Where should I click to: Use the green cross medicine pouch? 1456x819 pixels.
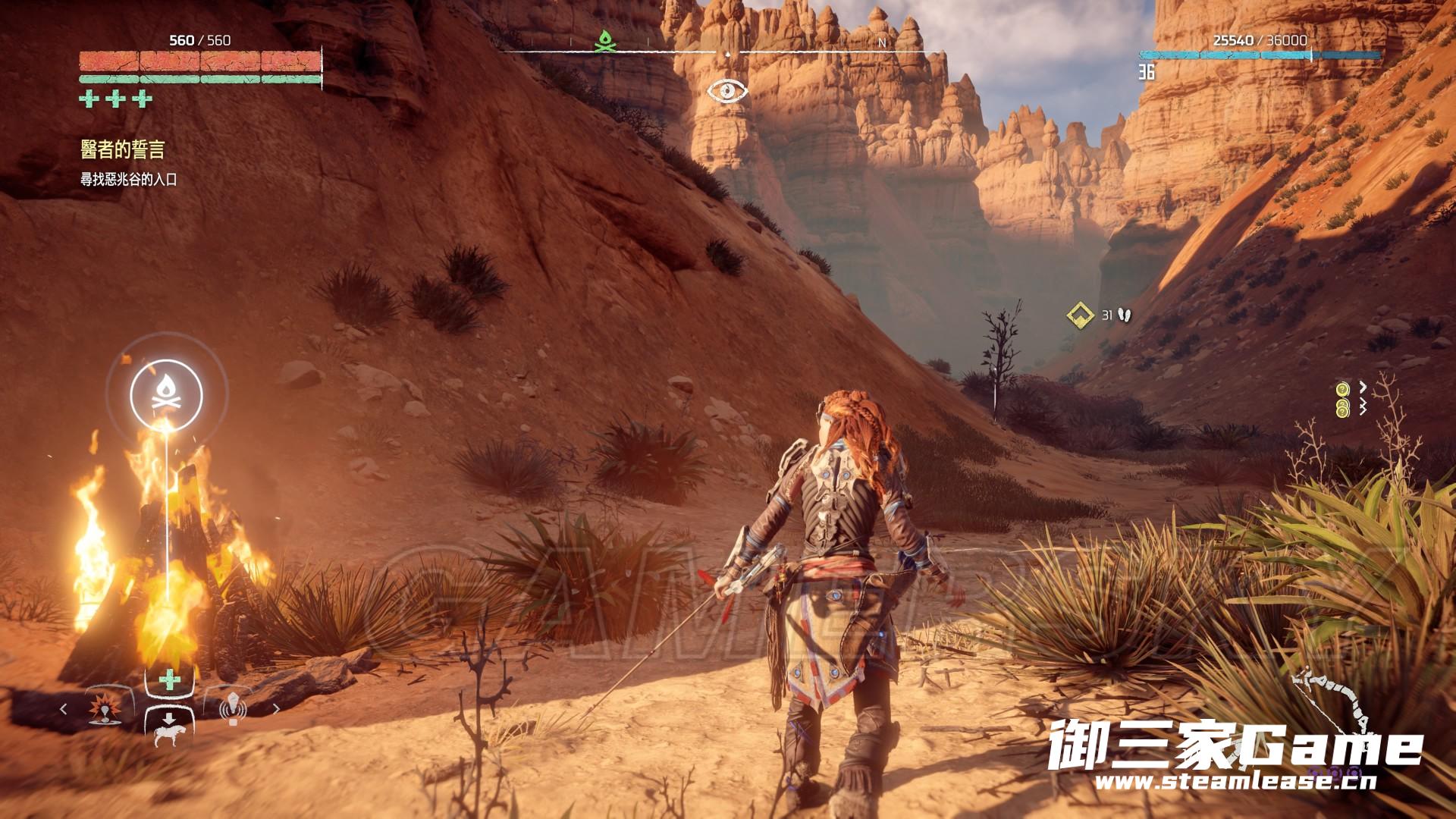pos(170,679)
